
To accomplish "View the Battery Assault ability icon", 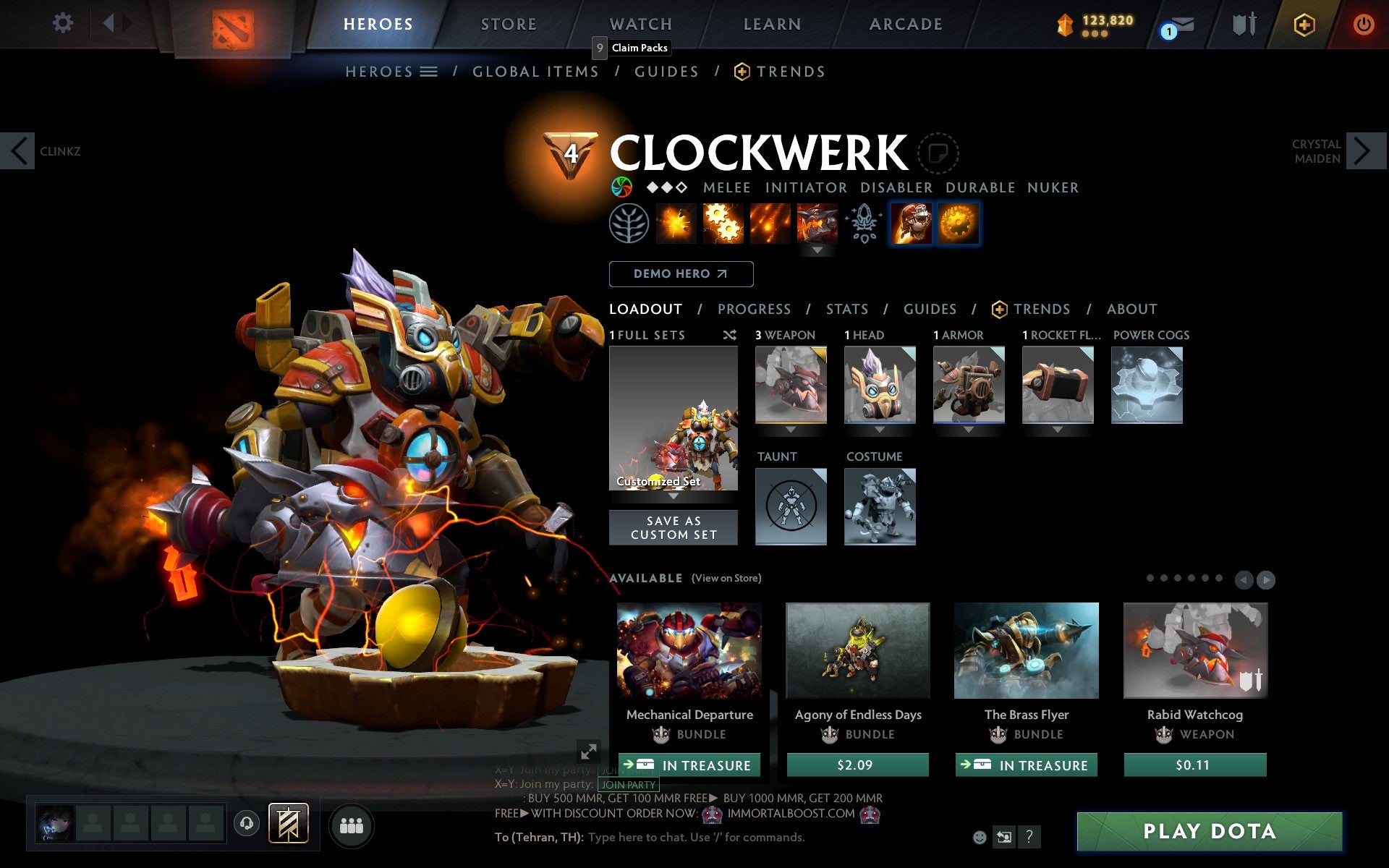I will pos(675,224).
